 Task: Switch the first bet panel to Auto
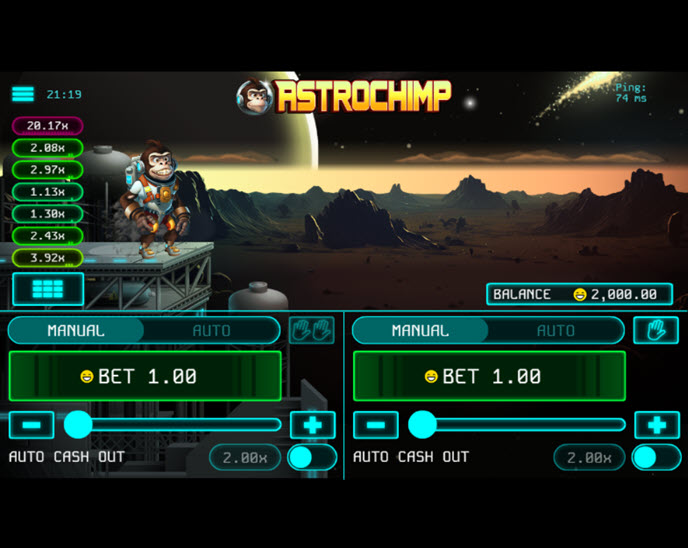tap(211, 330)
